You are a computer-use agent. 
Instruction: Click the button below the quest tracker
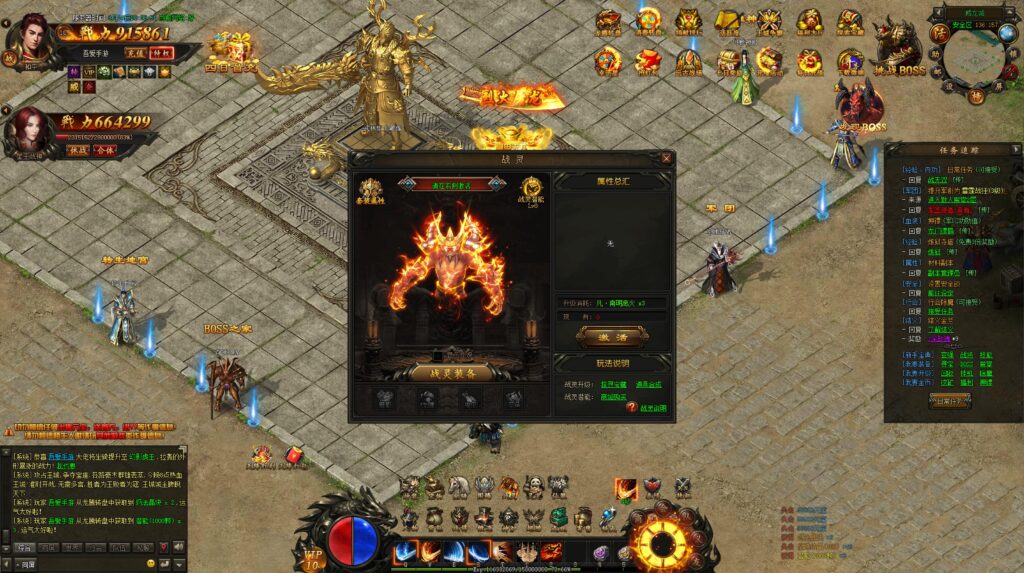tap(949, 400)
